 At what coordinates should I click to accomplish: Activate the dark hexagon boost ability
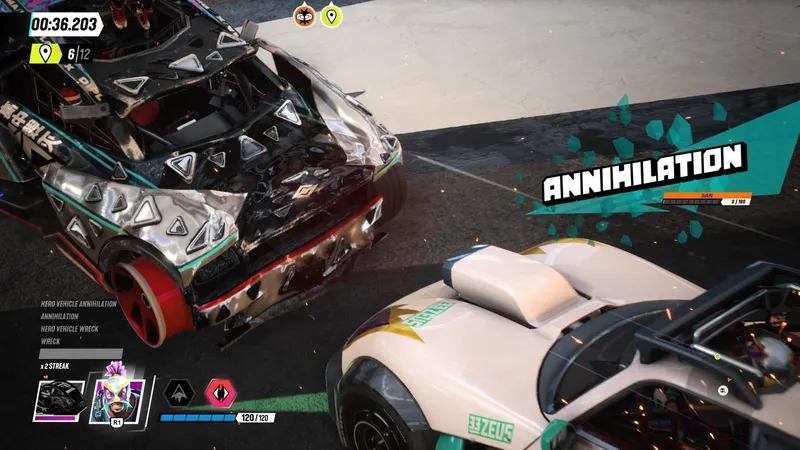[x=179, y=392]
